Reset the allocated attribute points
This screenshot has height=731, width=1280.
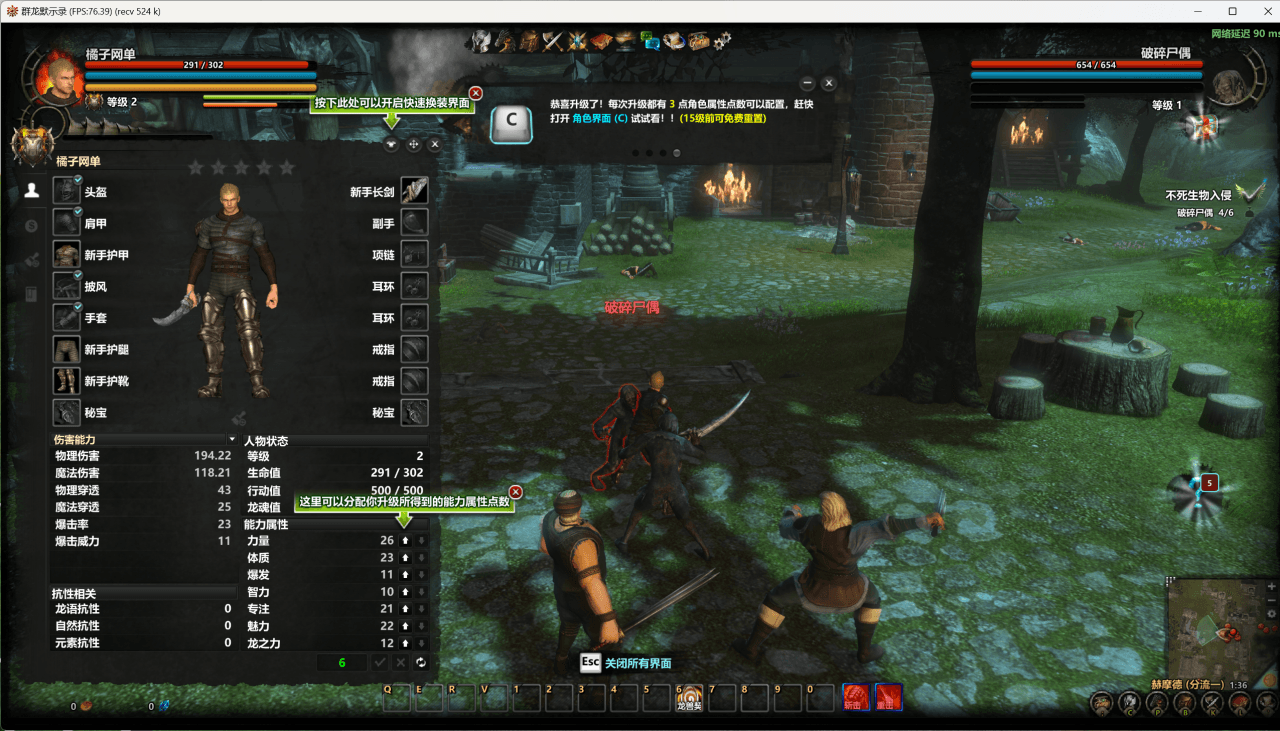tap(421, 663)
